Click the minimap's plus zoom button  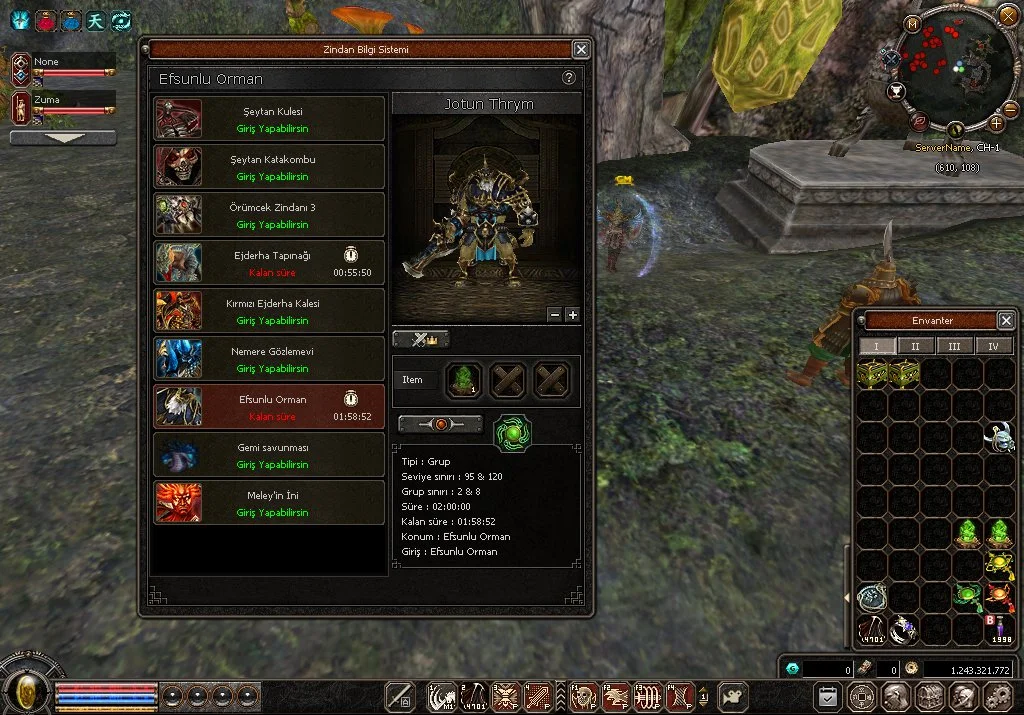(997, 123)
